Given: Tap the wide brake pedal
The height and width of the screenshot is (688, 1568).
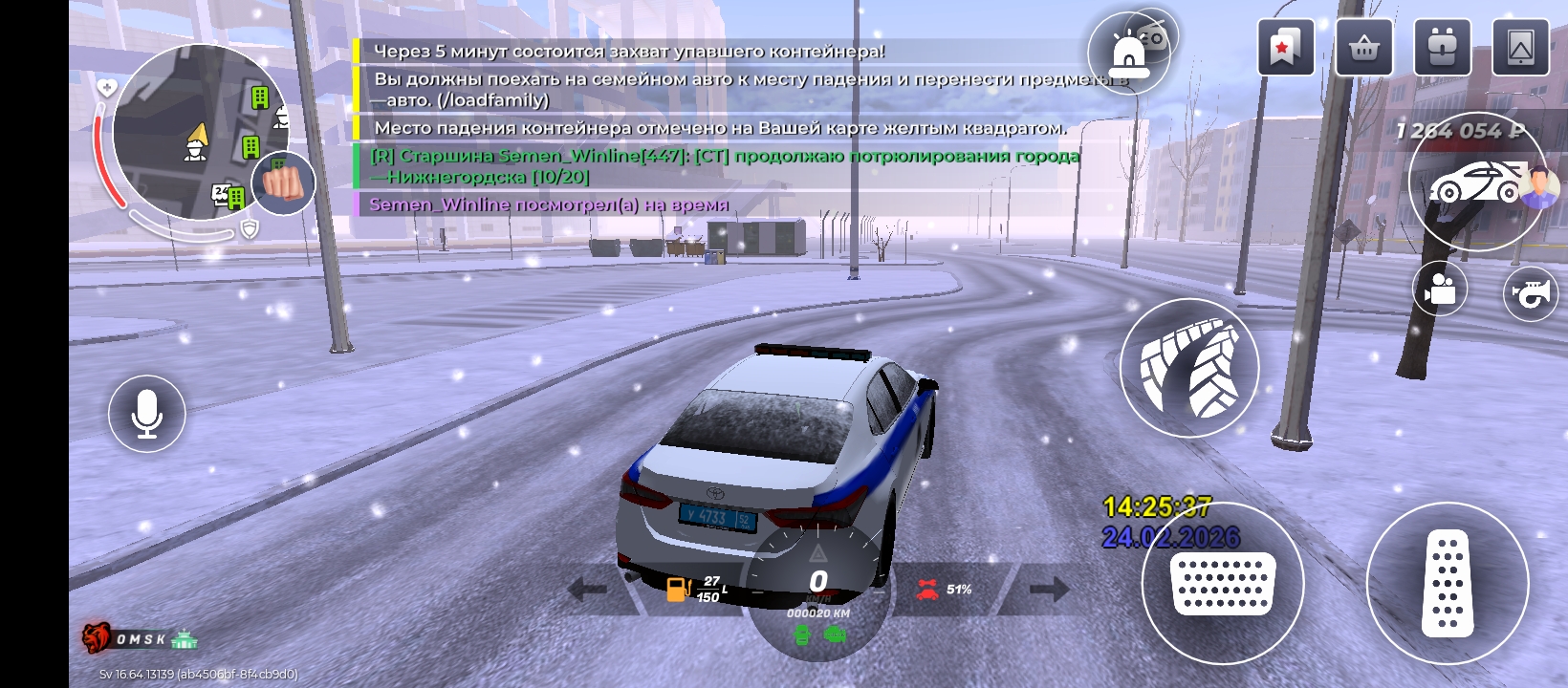Looking at the screenshot, I should click(1223, 583).
